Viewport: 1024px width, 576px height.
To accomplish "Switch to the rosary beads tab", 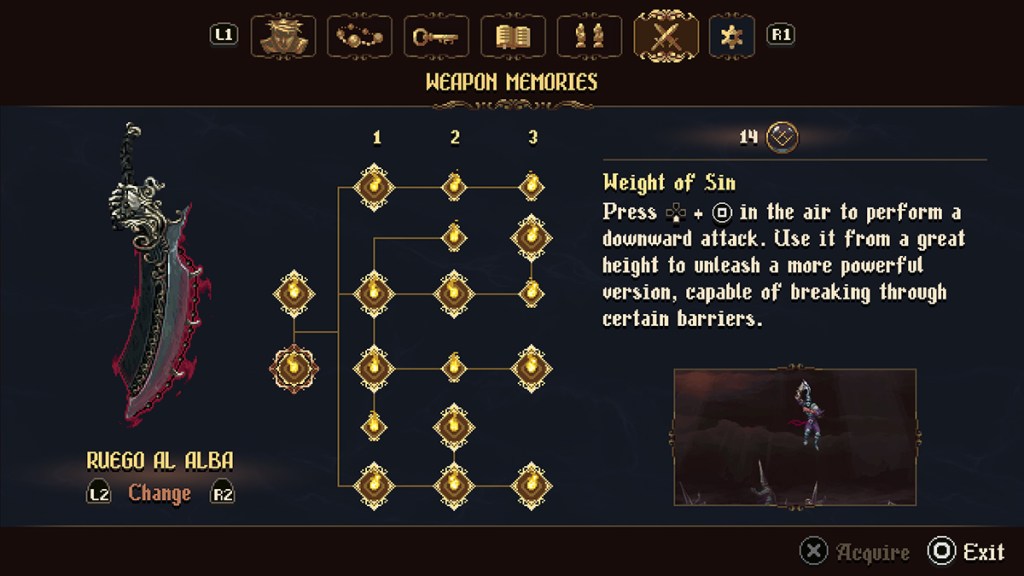I will click(x=358, y=36).
